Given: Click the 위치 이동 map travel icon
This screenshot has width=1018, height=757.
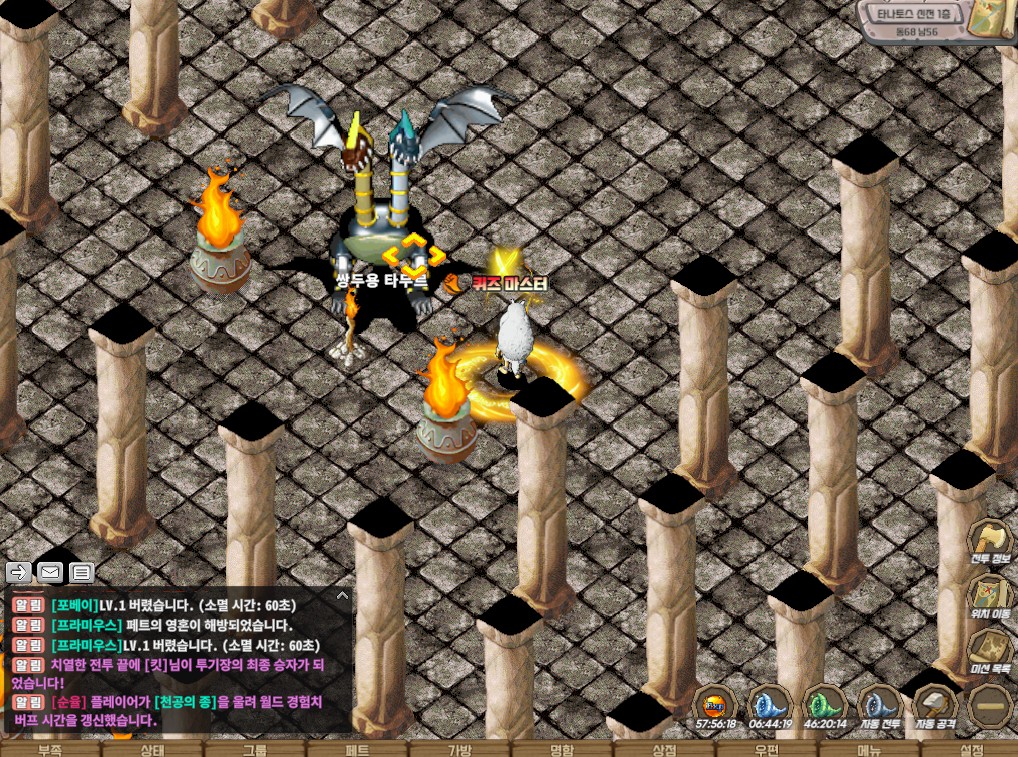Looking at the screenshot, I should click(x=991, y=598).
